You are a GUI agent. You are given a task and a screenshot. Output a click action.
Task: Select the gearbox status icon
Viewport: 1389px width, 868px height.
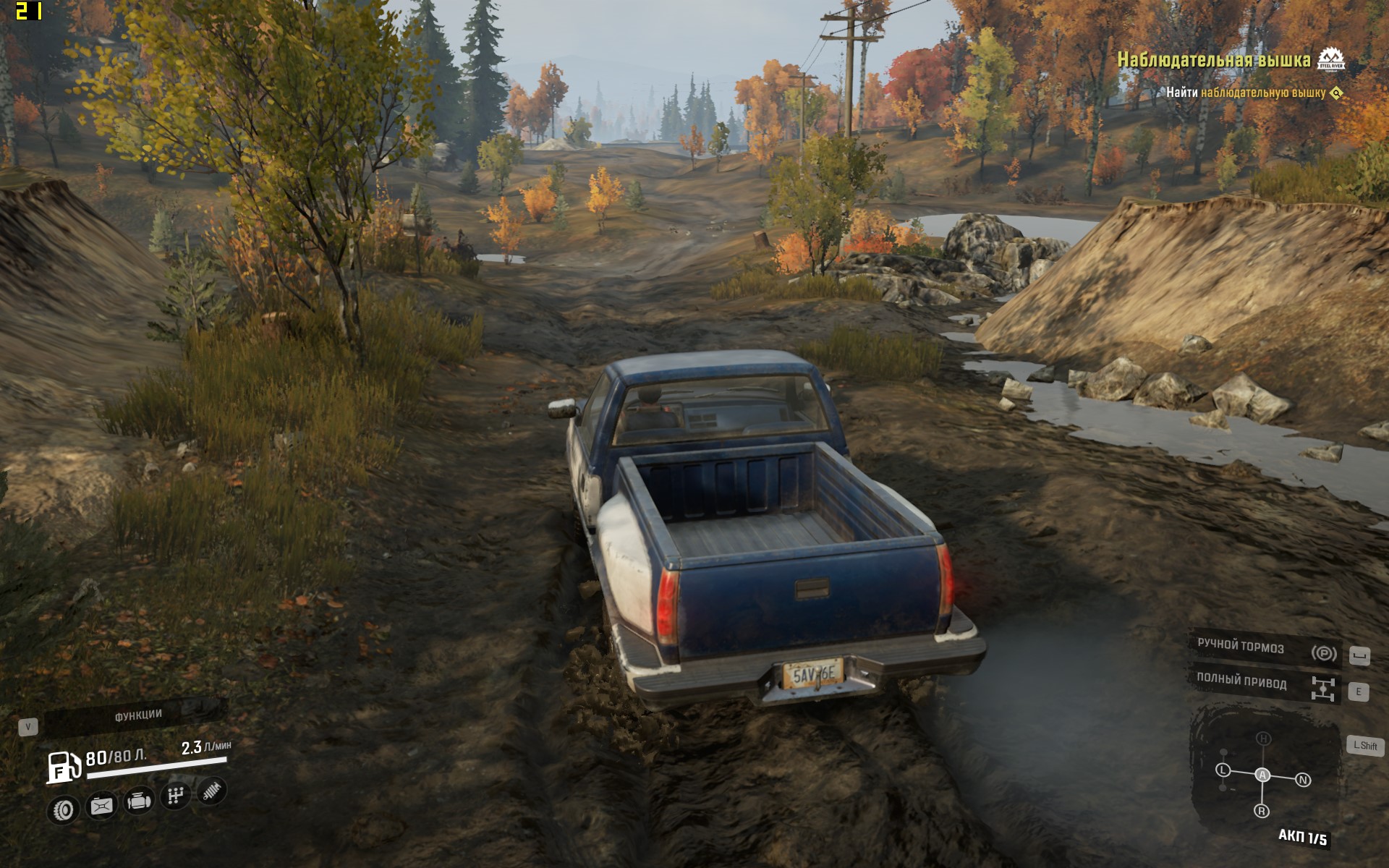175,796
